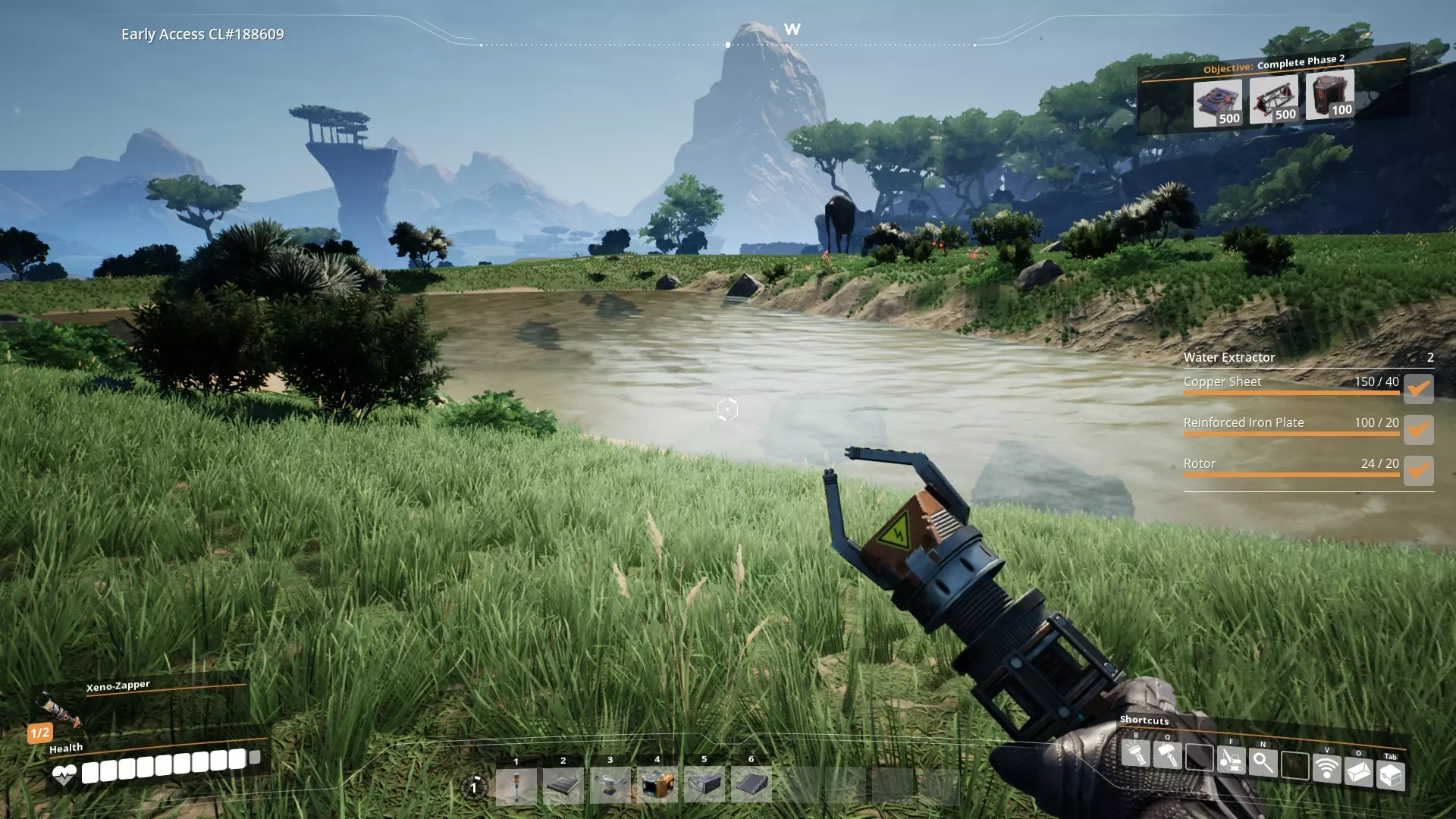Click the Smart Plating objective icon
Screen dimensions: 1456x819
tap(1217, 103)
